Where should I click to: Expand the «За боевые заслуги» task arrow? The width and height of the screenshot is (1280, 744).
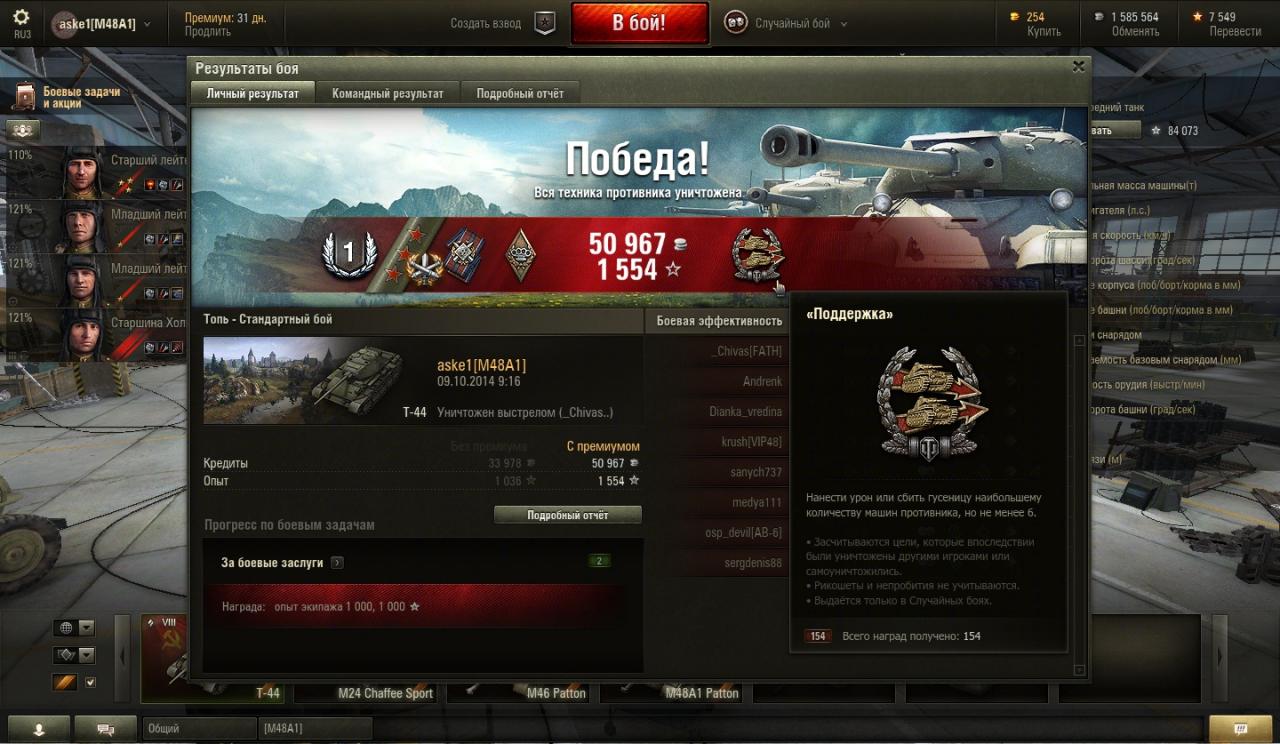(337, 563)
